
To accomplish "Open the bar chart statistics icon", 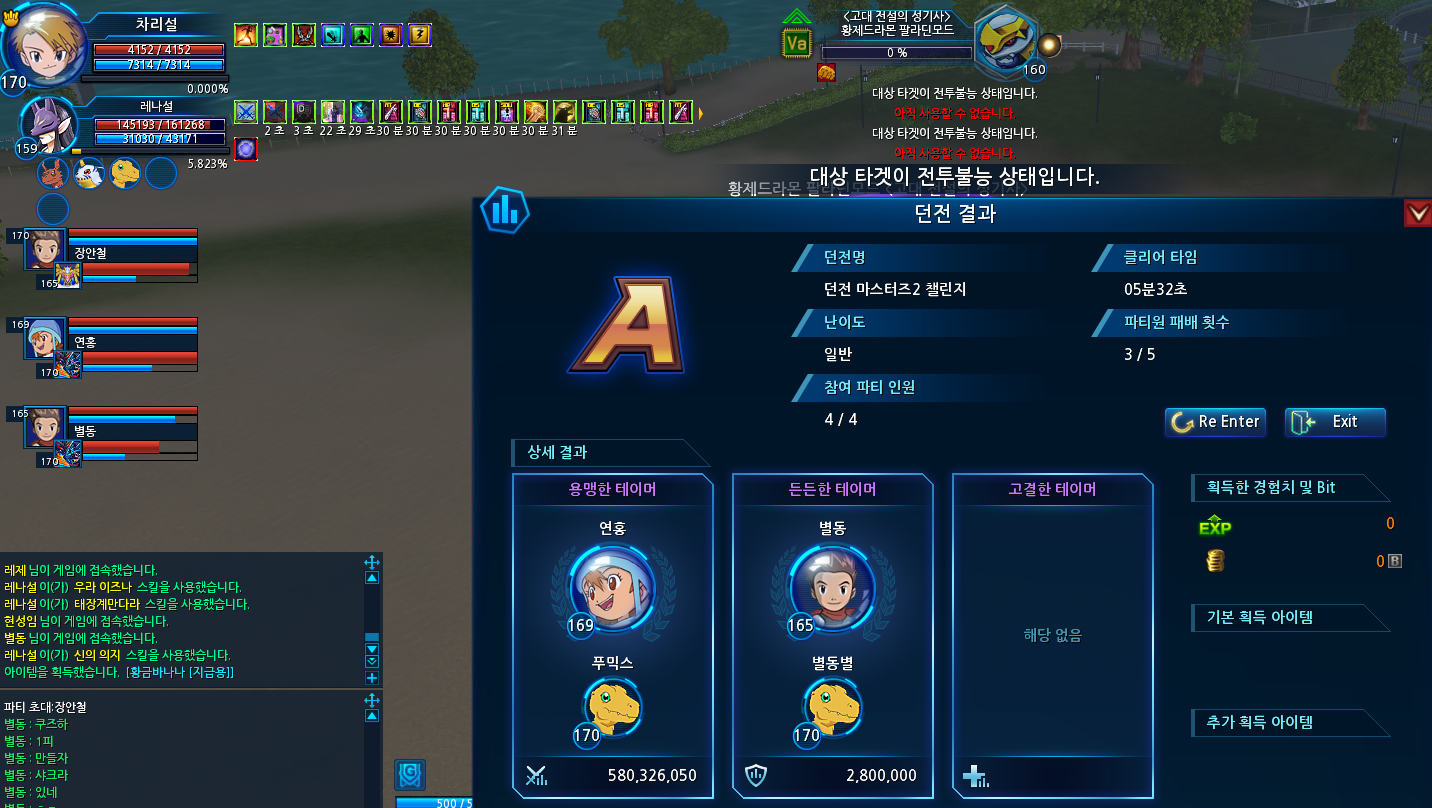I will [x=504, y=209].
